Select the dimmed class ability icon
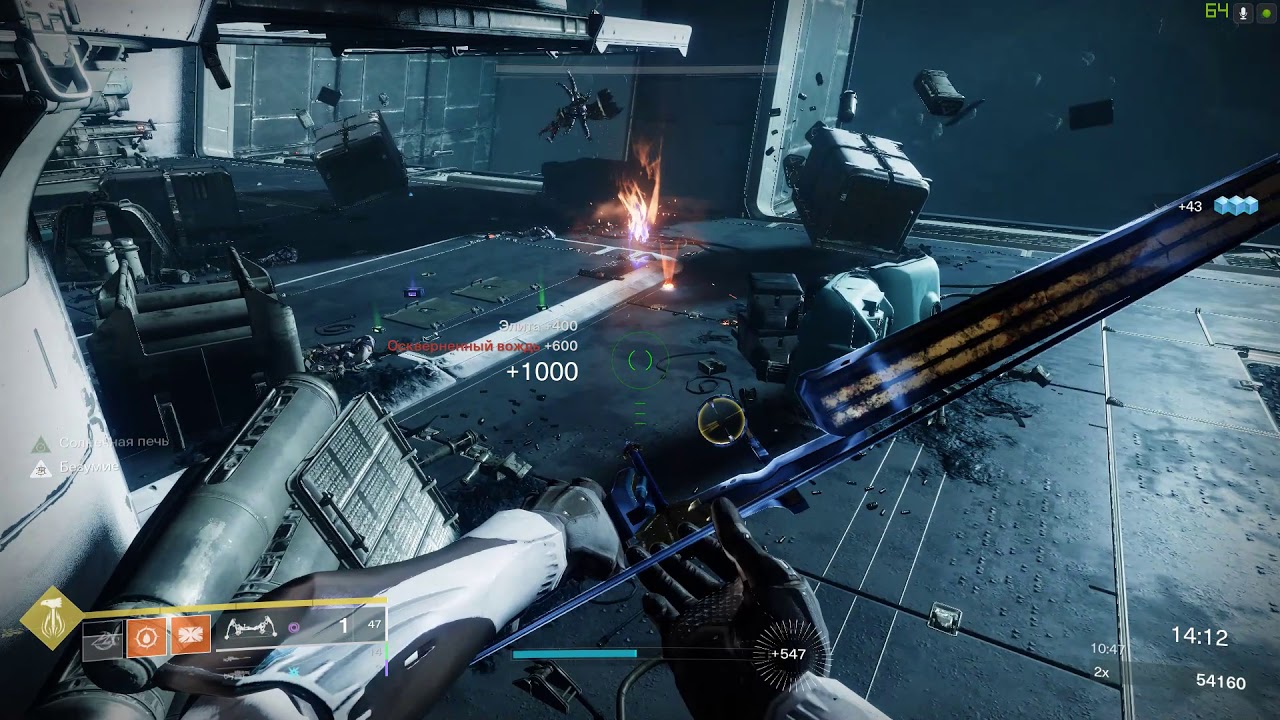The width and height of the screenshot is (1280, 720). point(102,637)
